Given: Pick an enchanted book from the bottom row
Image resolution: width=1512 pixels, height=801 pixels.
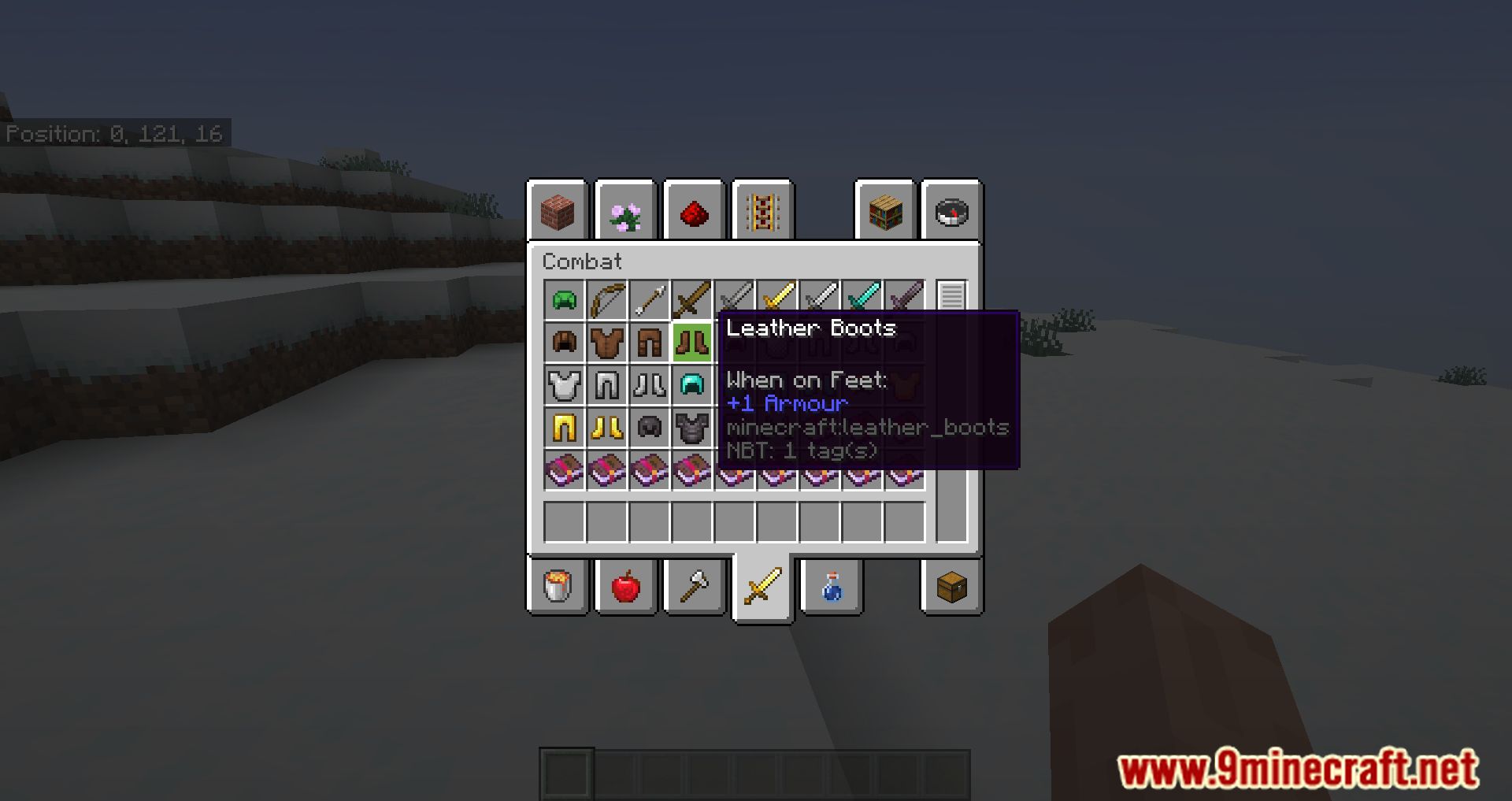Looking at the screenshot, I should coord(564,470).
